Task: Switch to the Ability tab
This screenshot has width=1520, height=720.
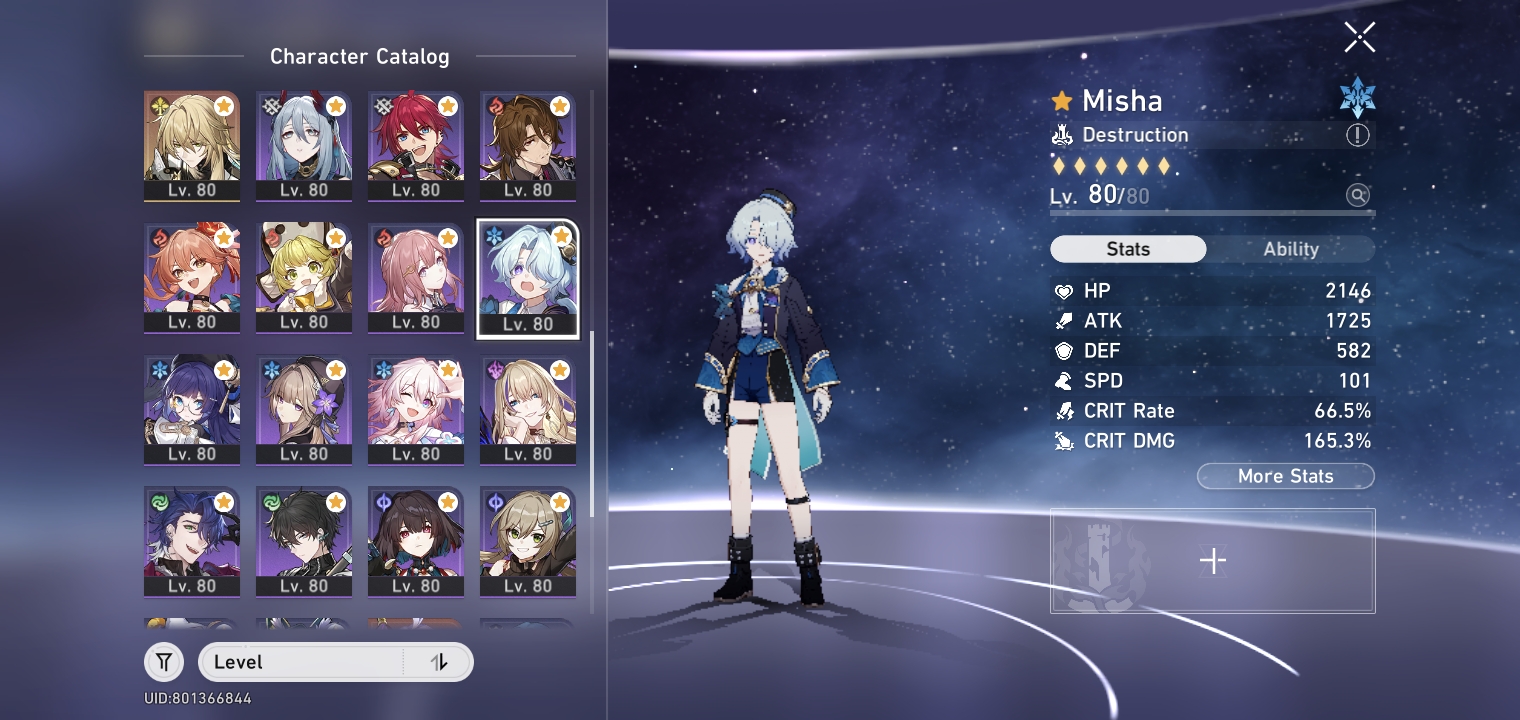Action: [1293, 249]
